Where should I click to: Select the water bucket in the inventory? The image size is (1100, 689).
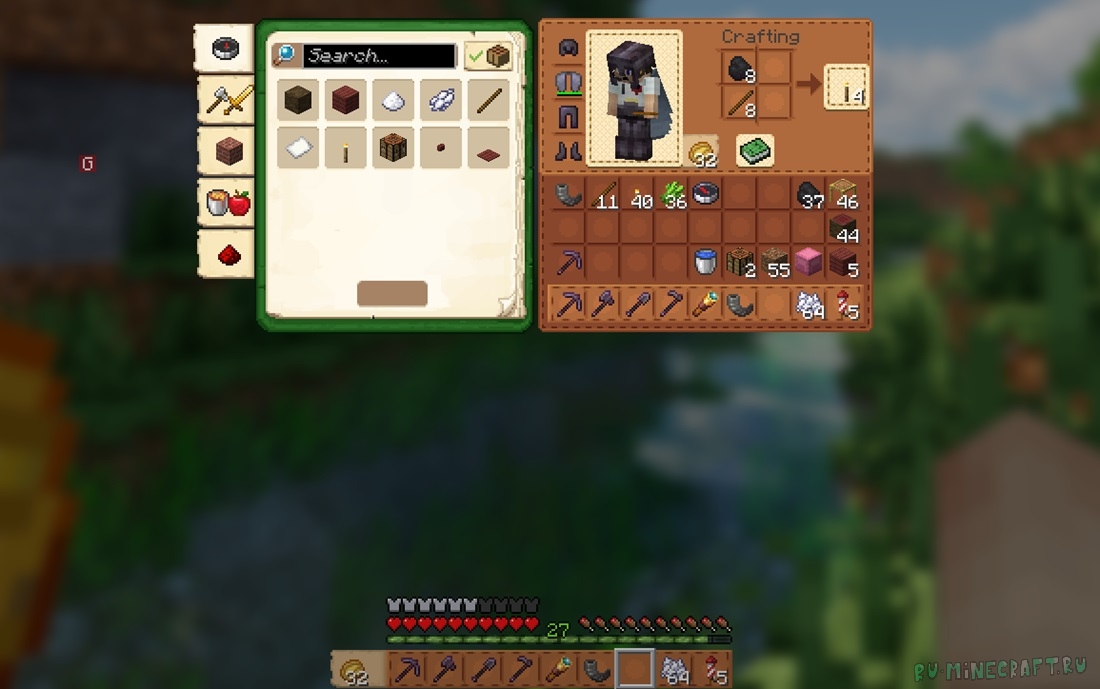pyautogui.click(x=706, y=263)
